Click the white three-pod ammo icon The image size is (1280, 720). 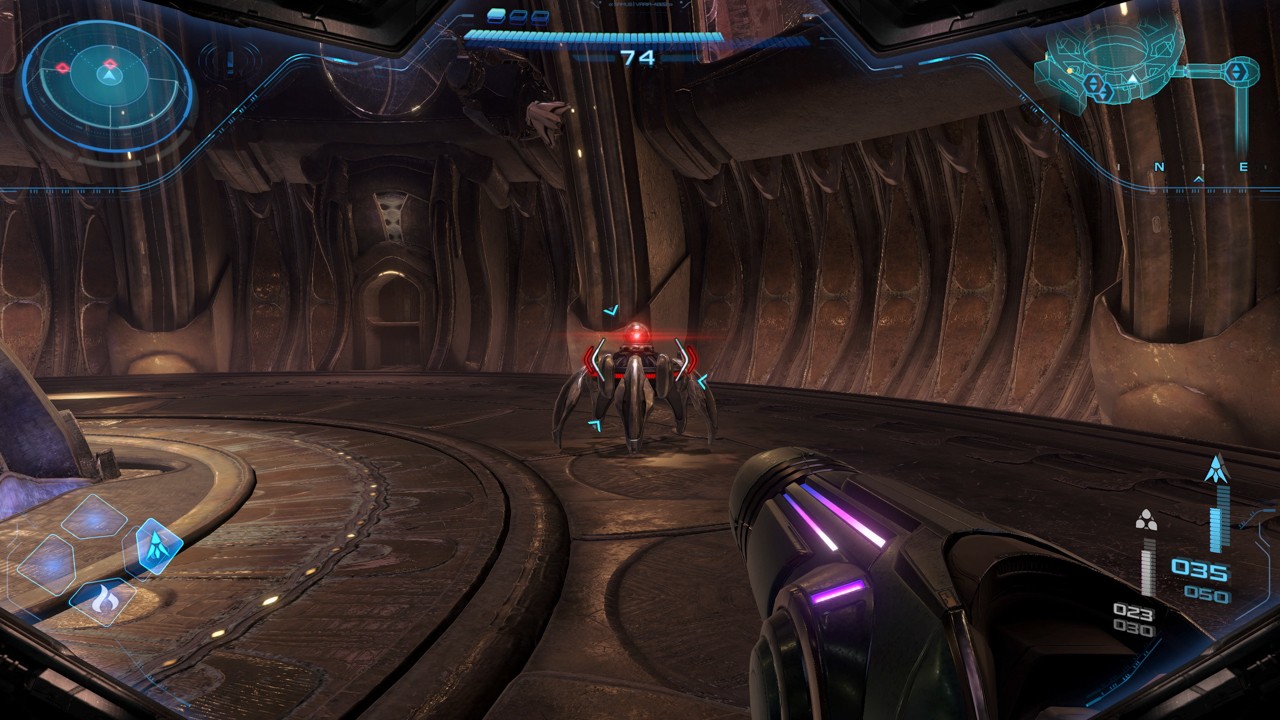click(1146, 520)
